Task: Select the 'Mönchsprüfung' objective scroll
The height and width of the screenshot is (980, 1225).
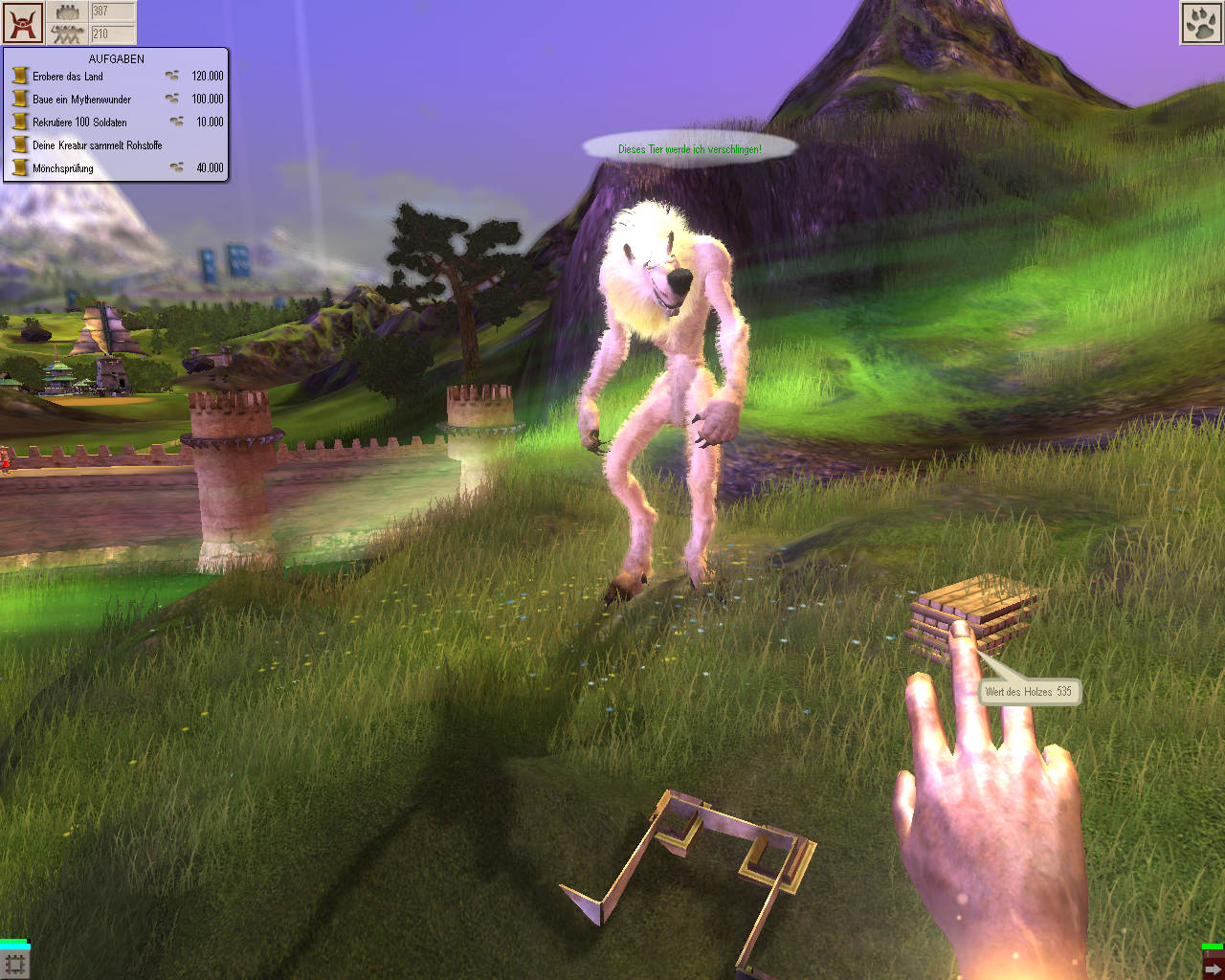Action: point(20,168)
